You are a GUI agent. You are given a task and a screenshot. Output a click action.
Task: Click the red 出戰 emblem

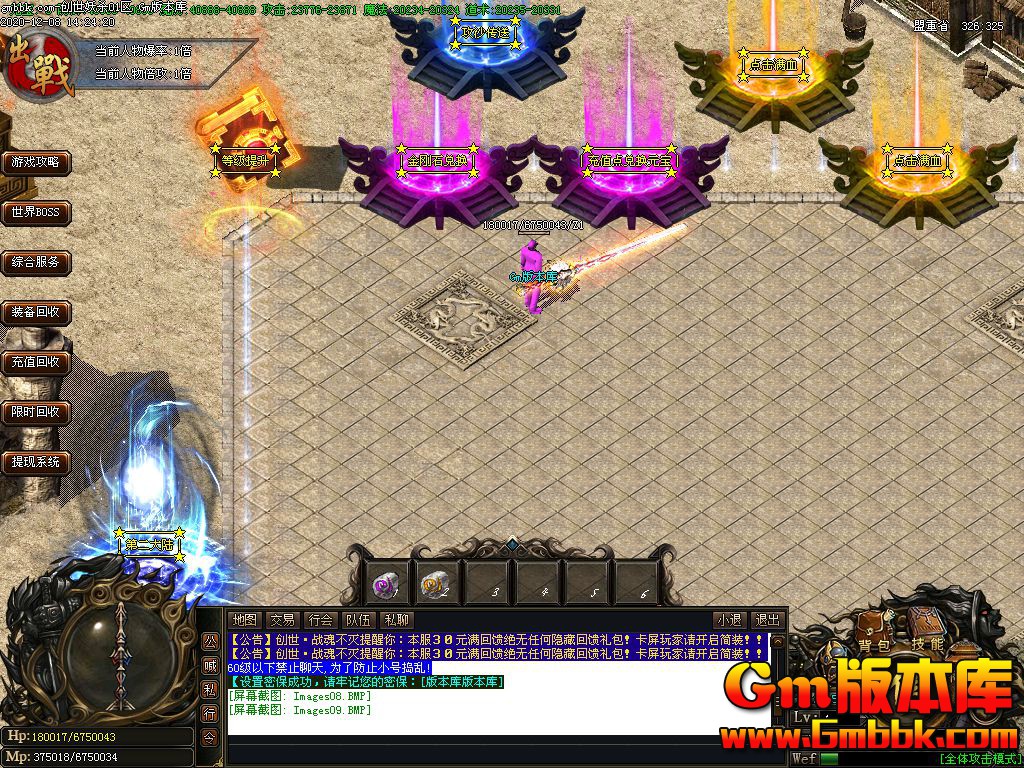coord(38,62)
